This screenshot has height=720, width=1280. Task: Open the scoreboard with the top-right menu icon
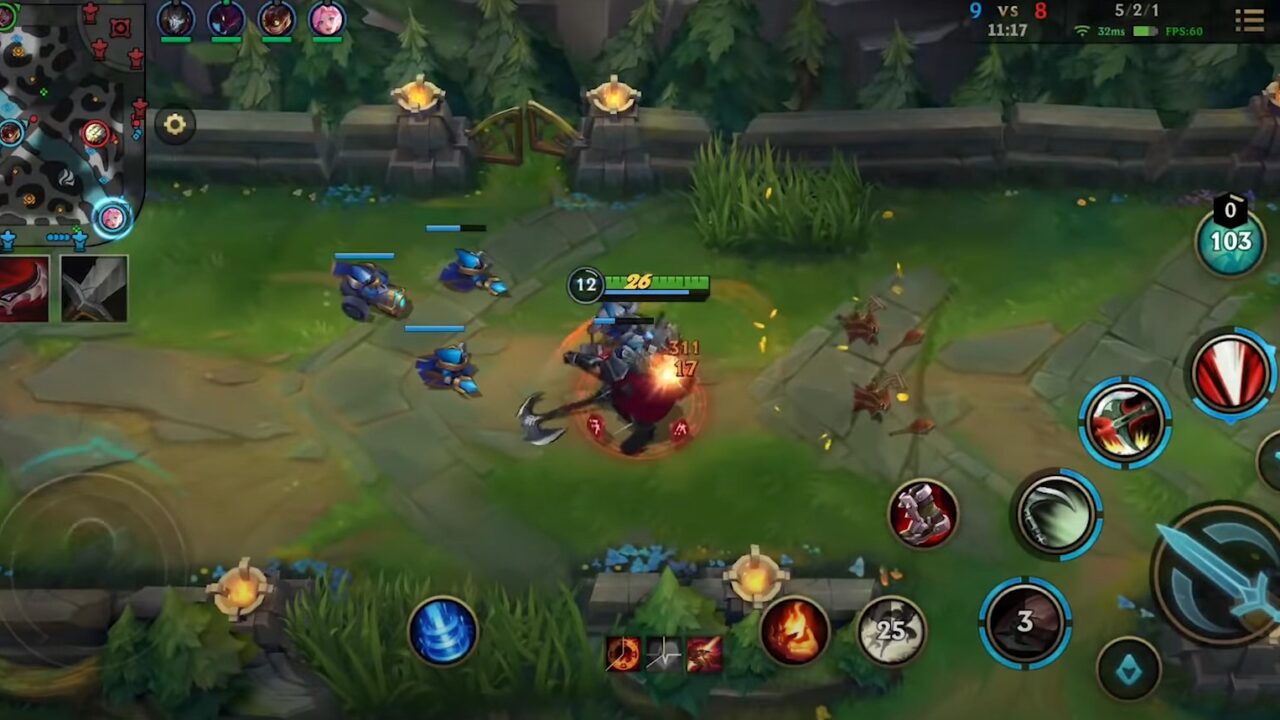(1249, 21)
